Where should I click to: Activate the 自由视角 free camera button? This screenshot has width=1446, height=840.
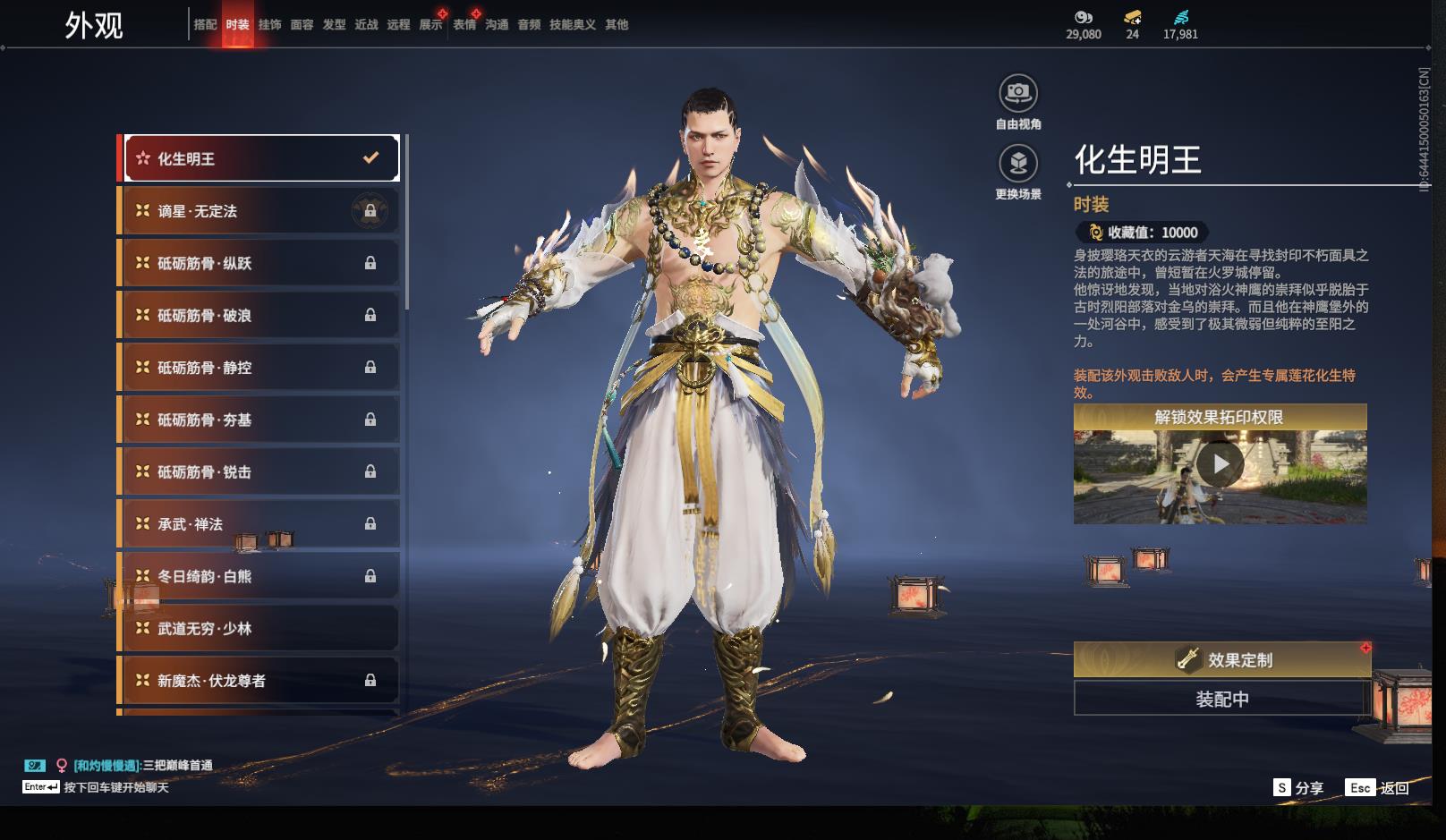click(x=1018, y=93)
